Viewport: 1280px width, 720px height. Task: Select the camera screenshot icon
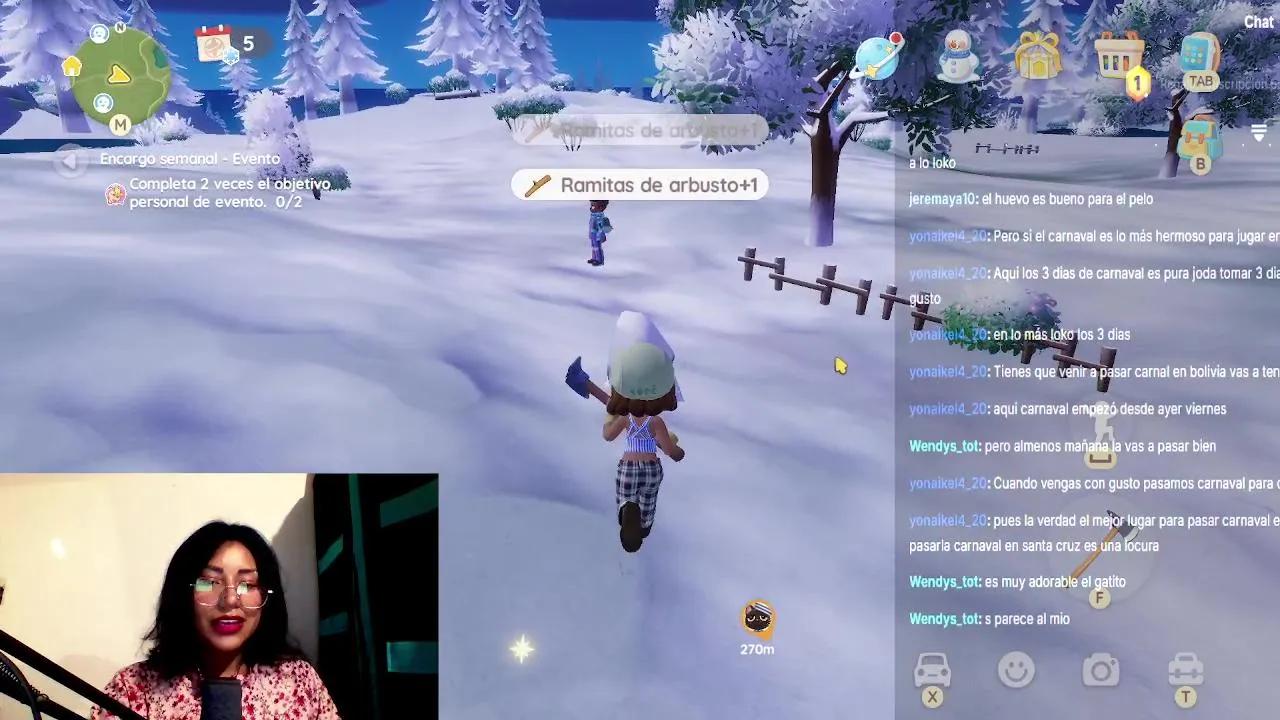1100,670
